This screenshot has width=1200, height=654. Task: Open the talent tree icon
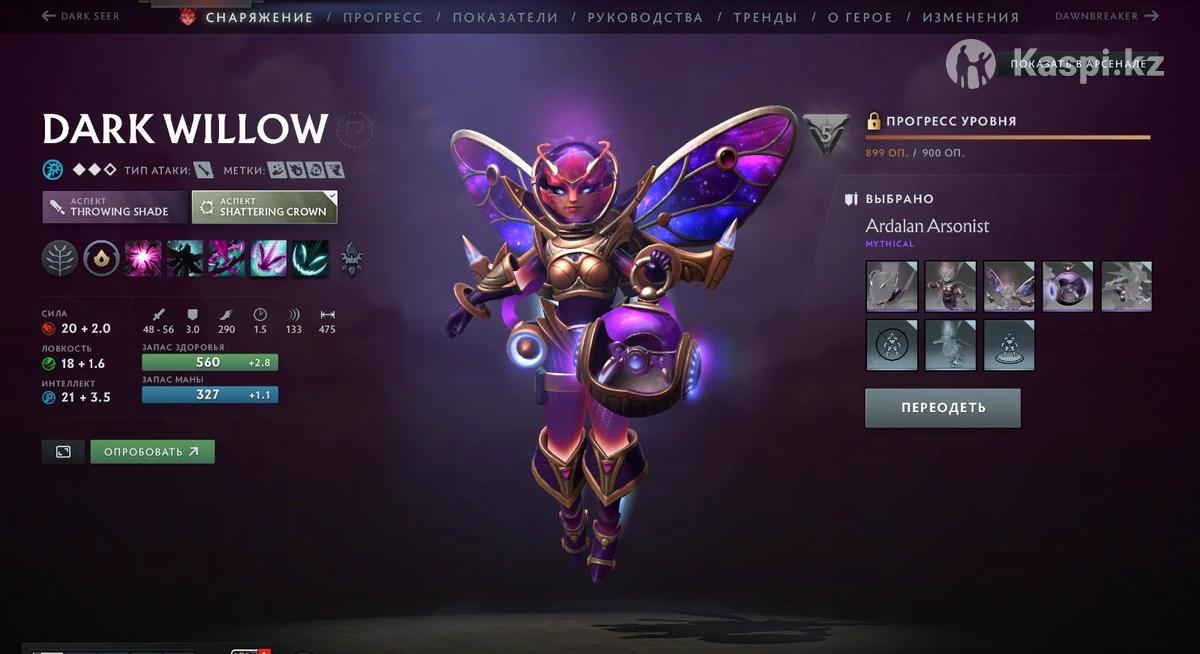pyautogui.click(x=60, y=258)
